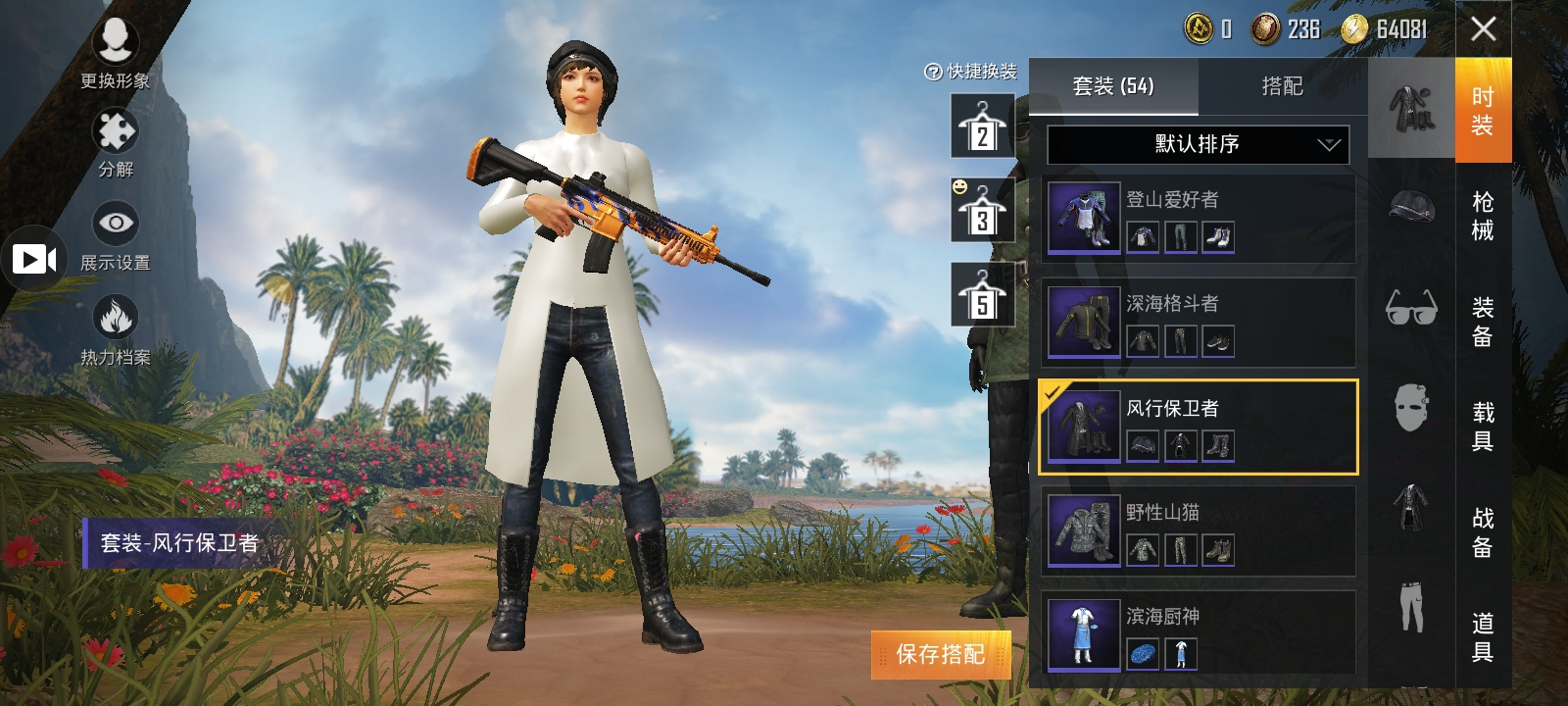Choose the 登山爱好者 outfit set

tap(1198, 218)
